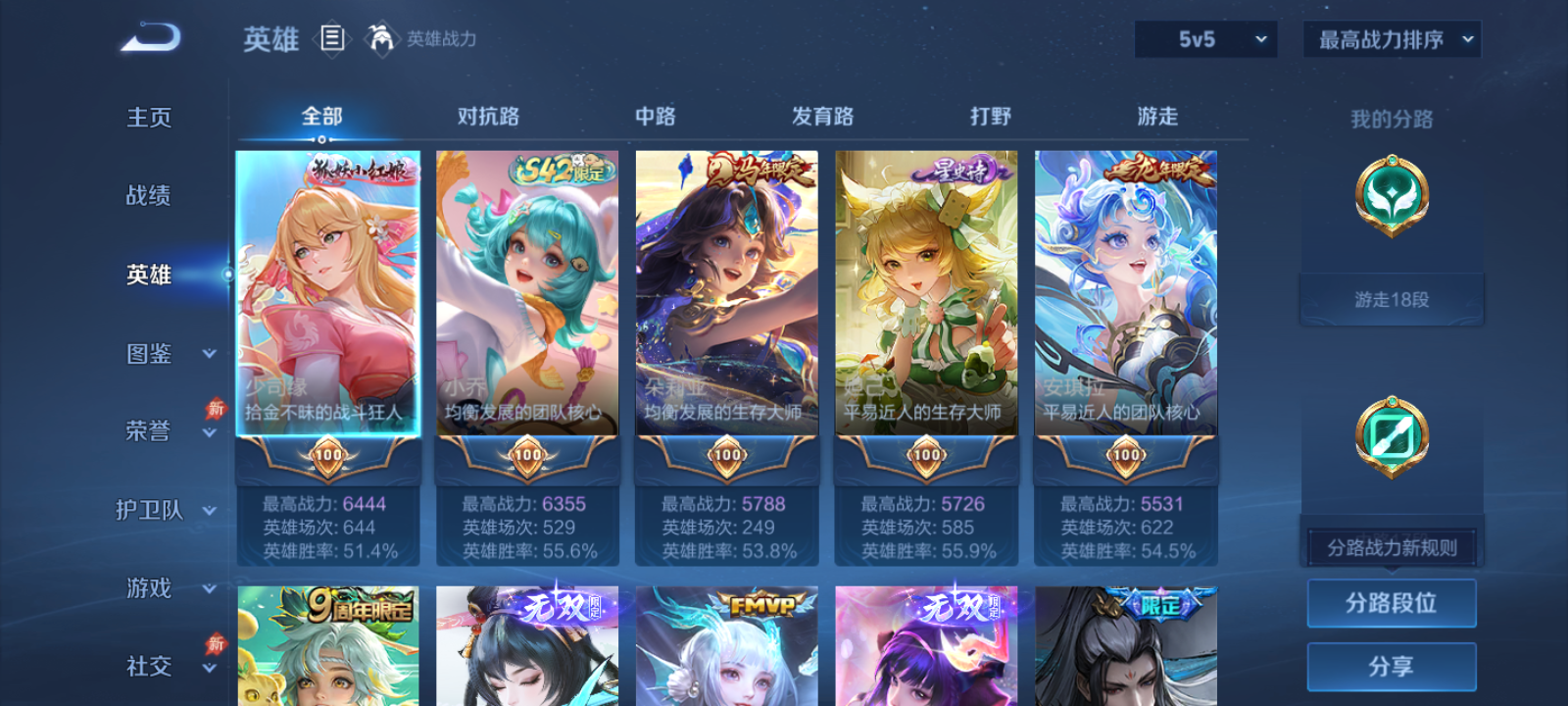Click the back arrow at top left
Viewport: 1568px width, 706px height.
152,35
